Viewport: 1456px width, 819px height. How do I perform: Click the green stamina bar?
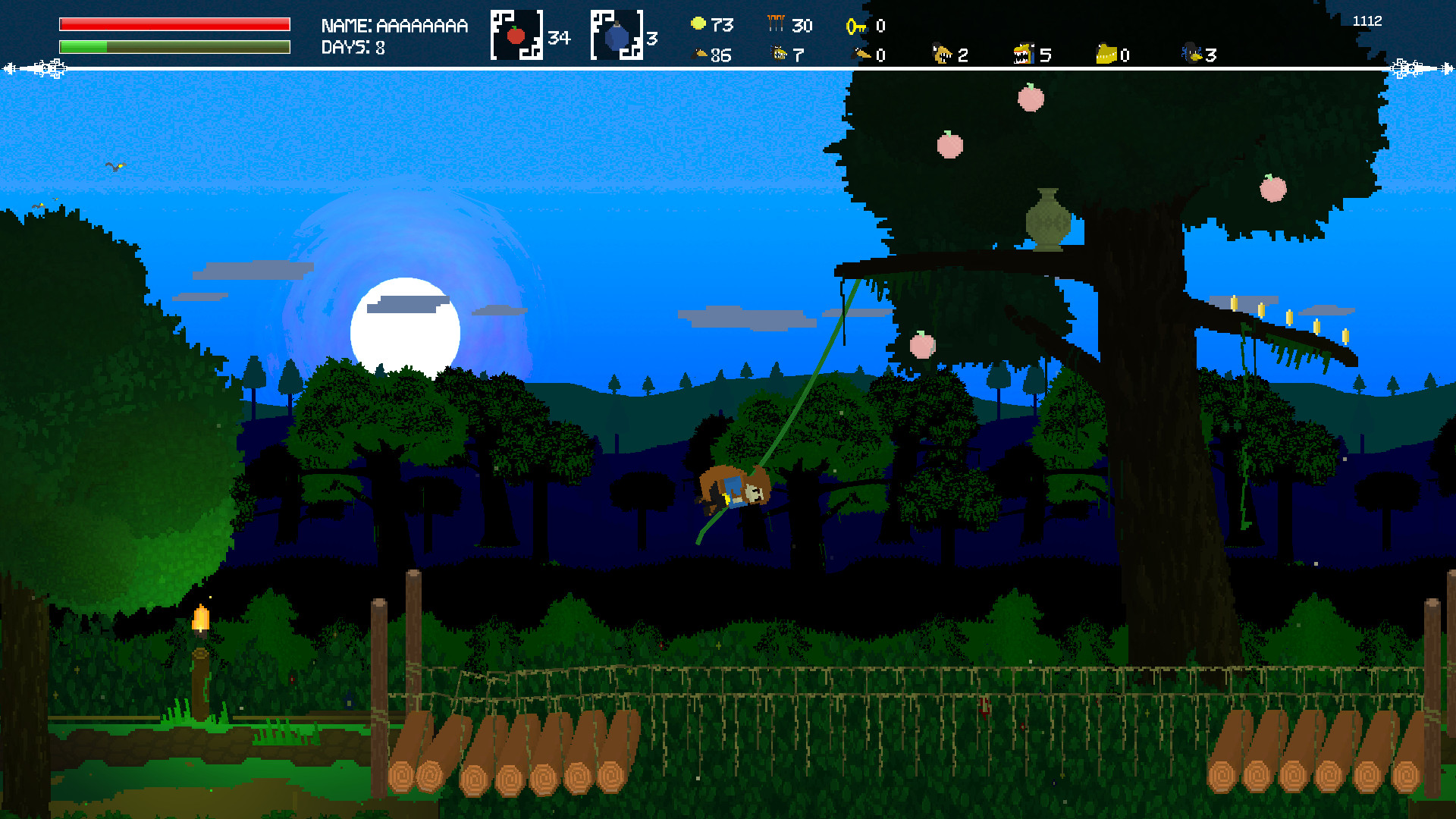(x=173, y=47)
